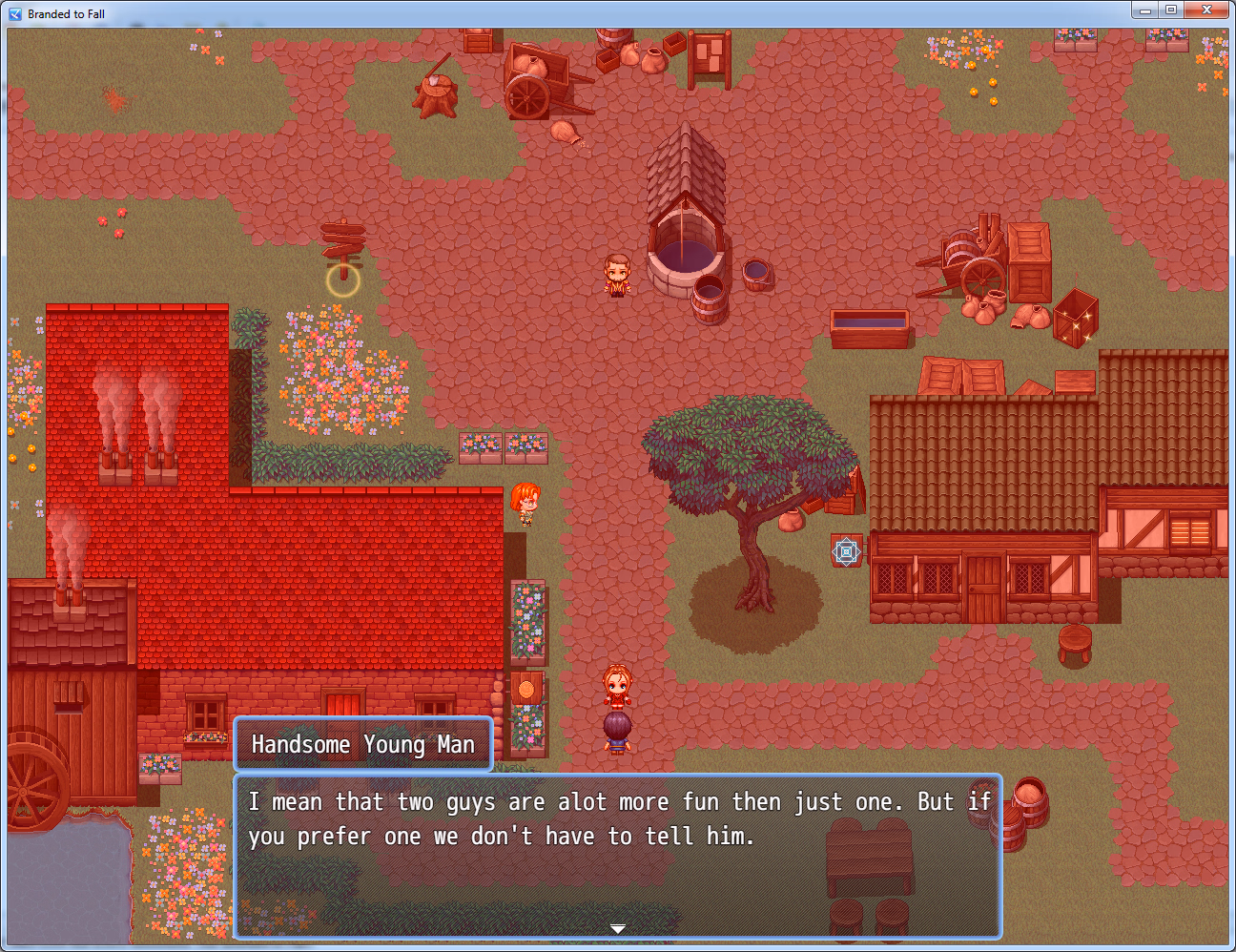Close the Branded to Fall window

pos(1206,10)
